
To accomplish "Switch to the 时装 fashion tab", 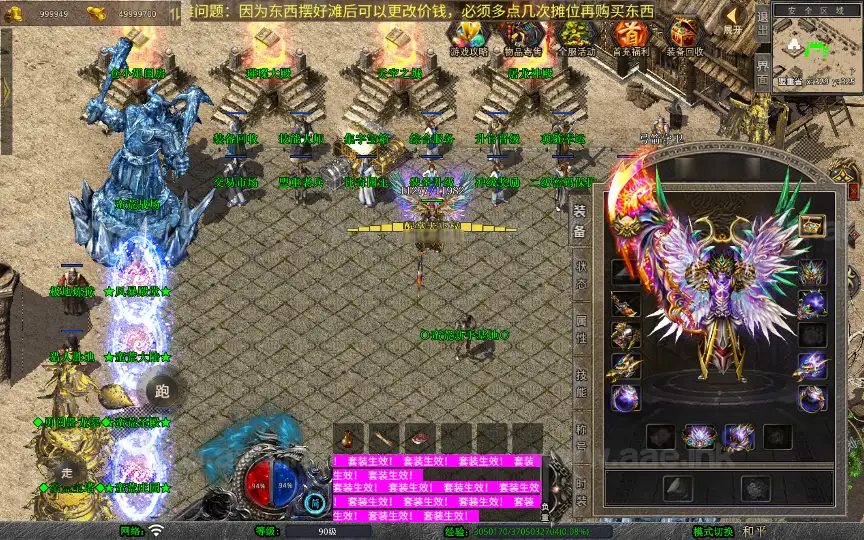I will click(581, 494).
